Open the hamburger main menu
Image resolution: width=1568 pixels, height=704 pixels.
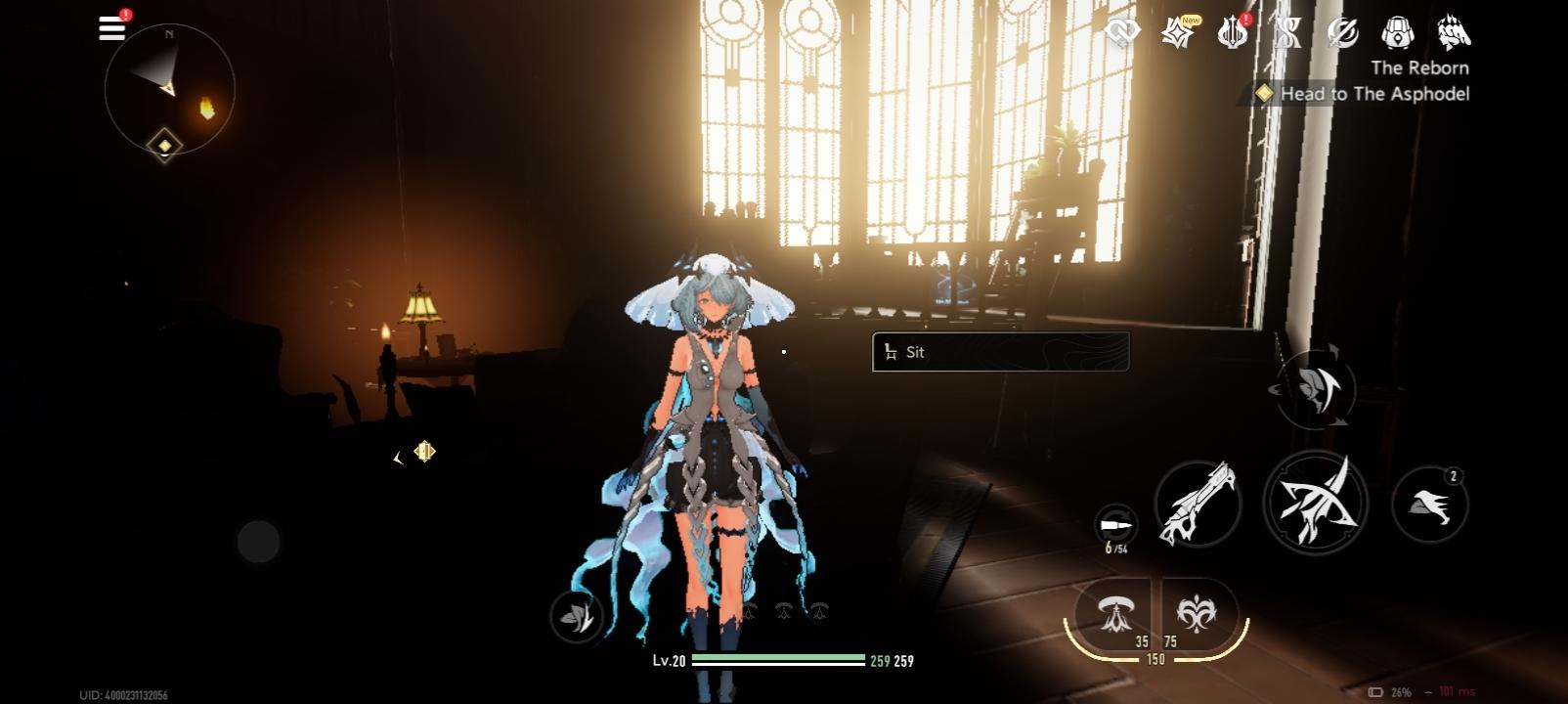[112, 28]
